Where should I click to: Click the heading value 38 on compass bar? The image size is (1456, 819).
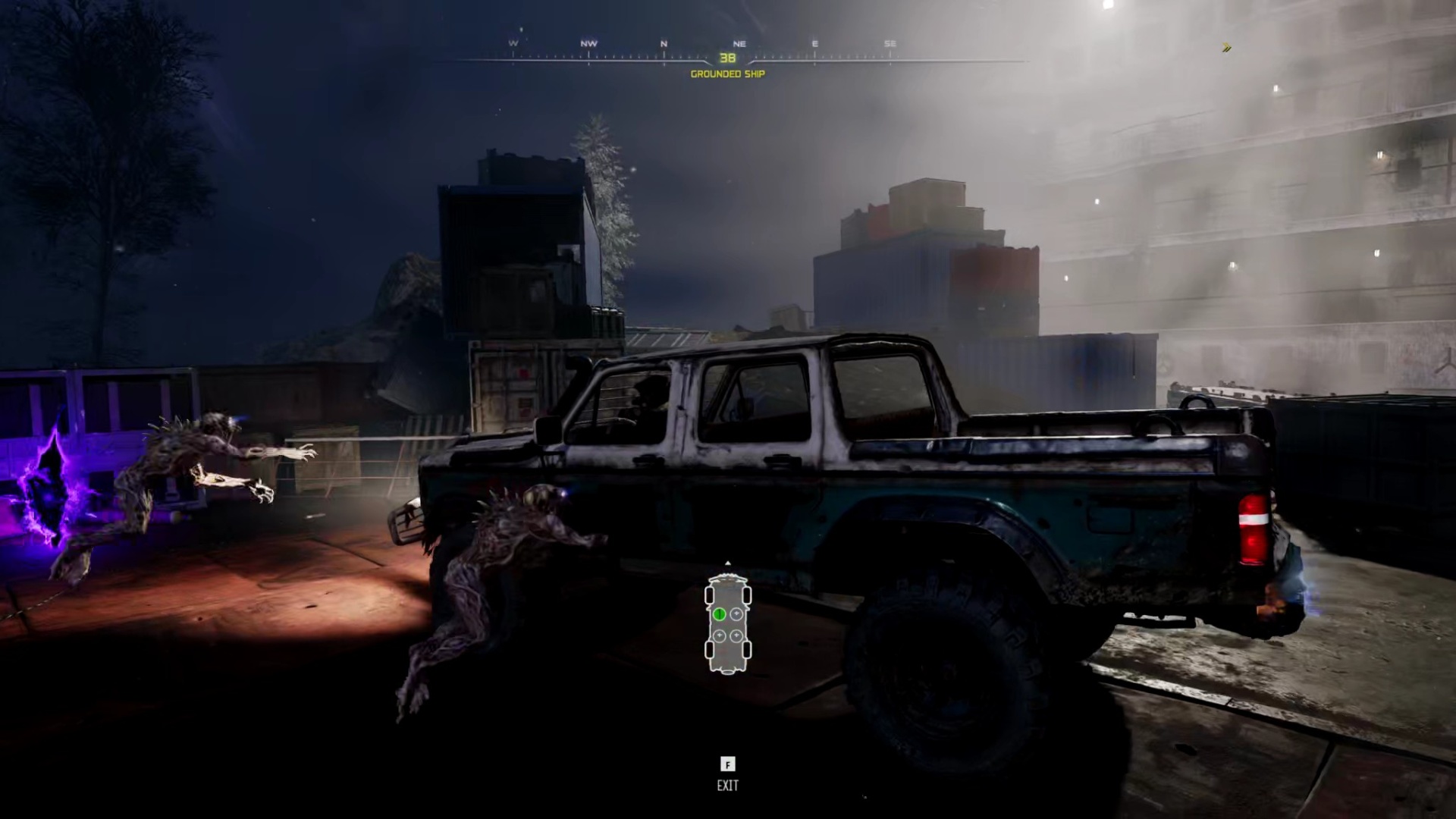click(x=727, y=58)
